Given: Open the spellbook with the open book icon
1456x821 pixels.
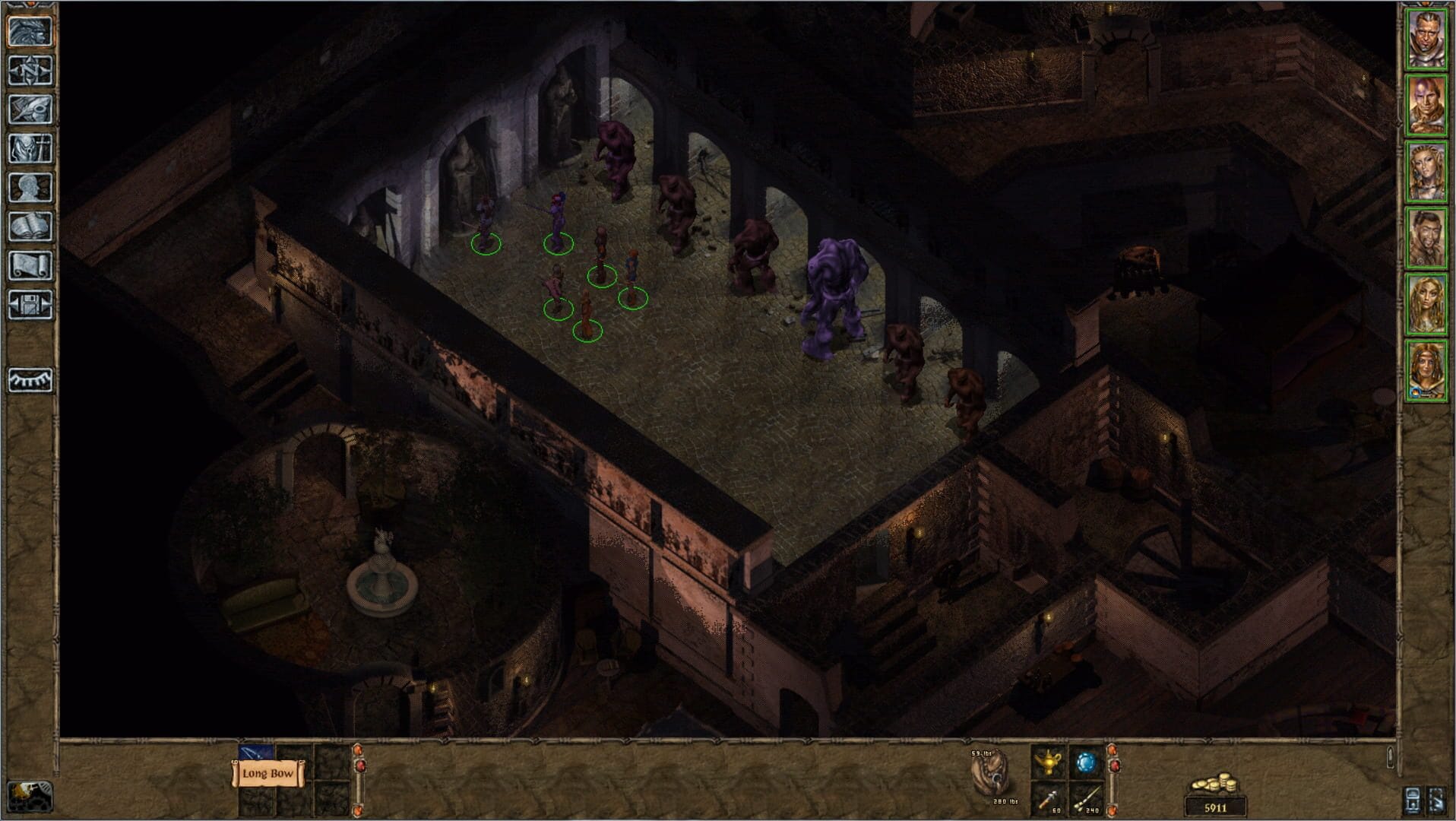Looking at the screenshot, I should click(30, 225).
